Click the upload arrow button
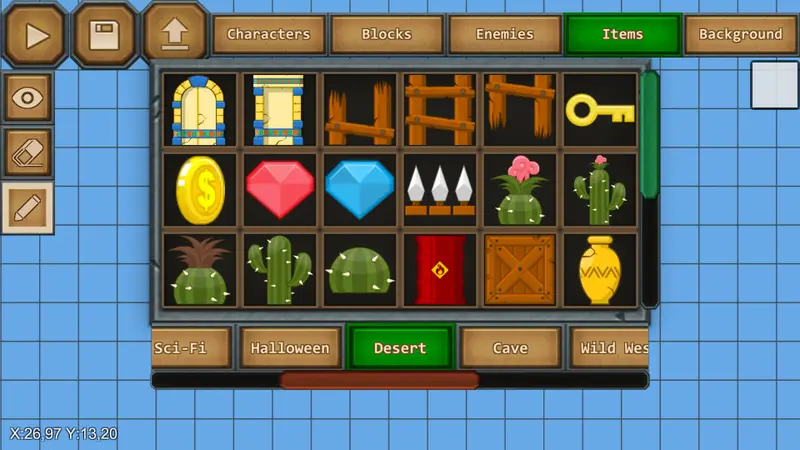 pos(174,36)
